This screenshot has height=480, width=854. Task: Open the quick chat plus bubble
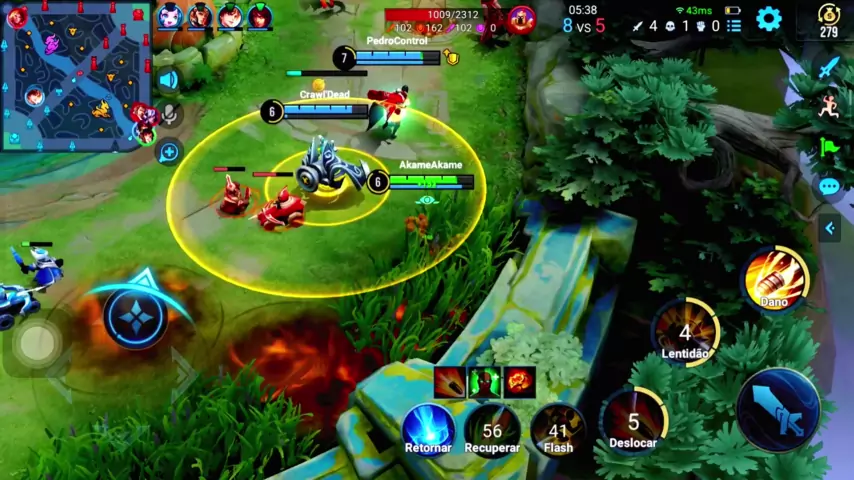169,152
